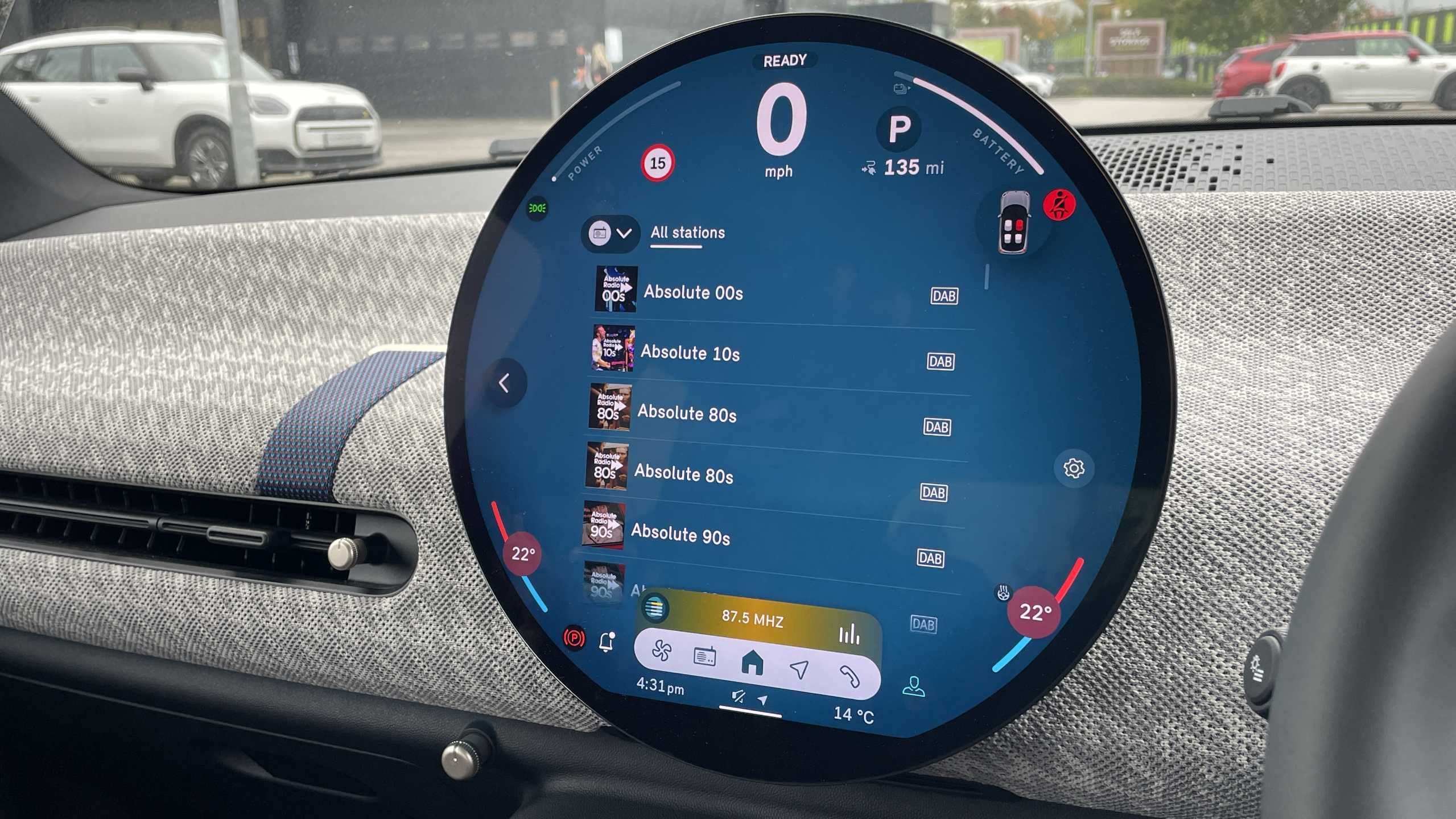Select the All stations tab
This screenshot has width=1456, height=819.
[x=687, y=233]
